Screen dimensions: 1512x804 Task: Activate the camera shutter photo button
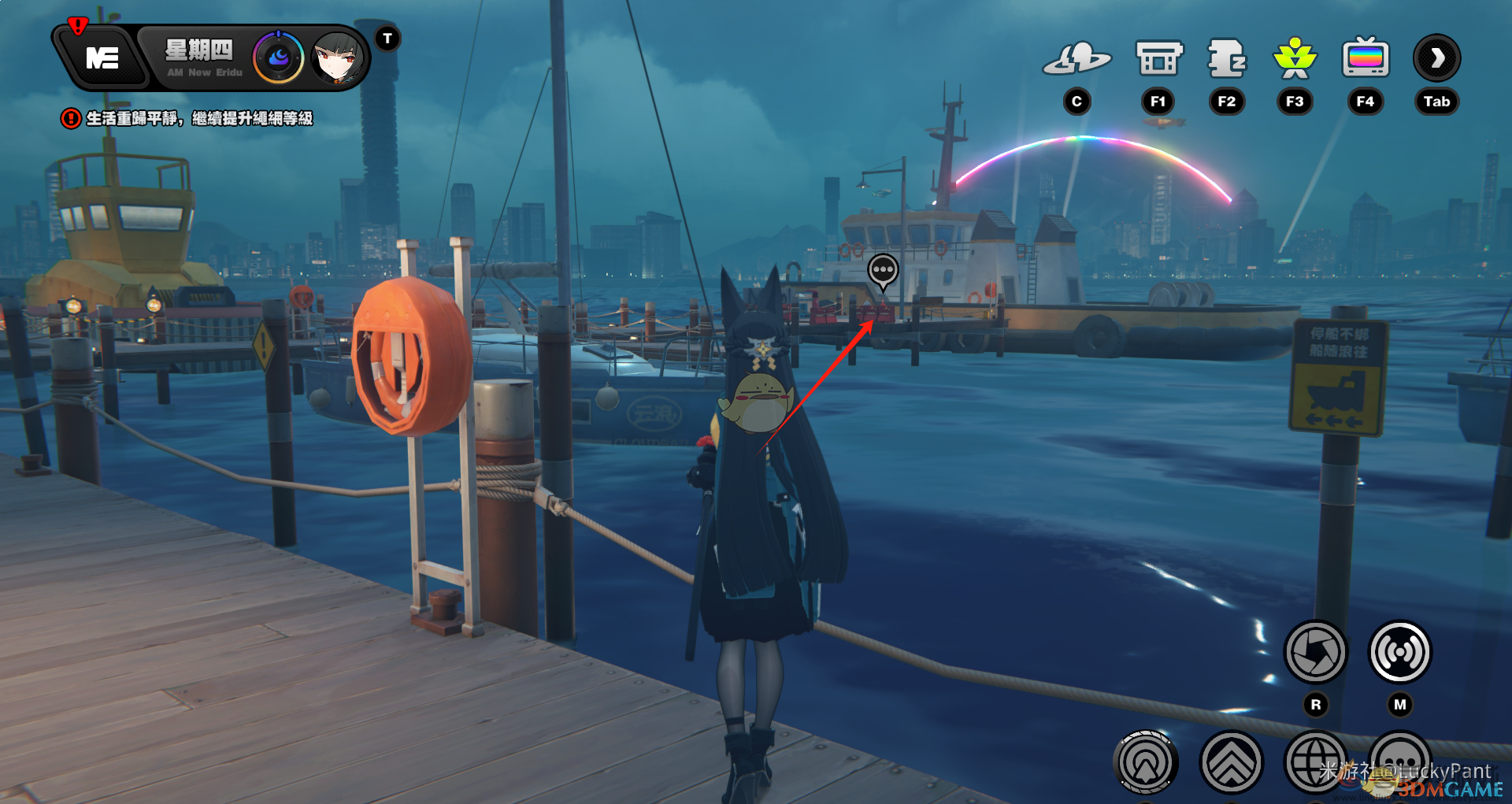[x=1316, y=652]
